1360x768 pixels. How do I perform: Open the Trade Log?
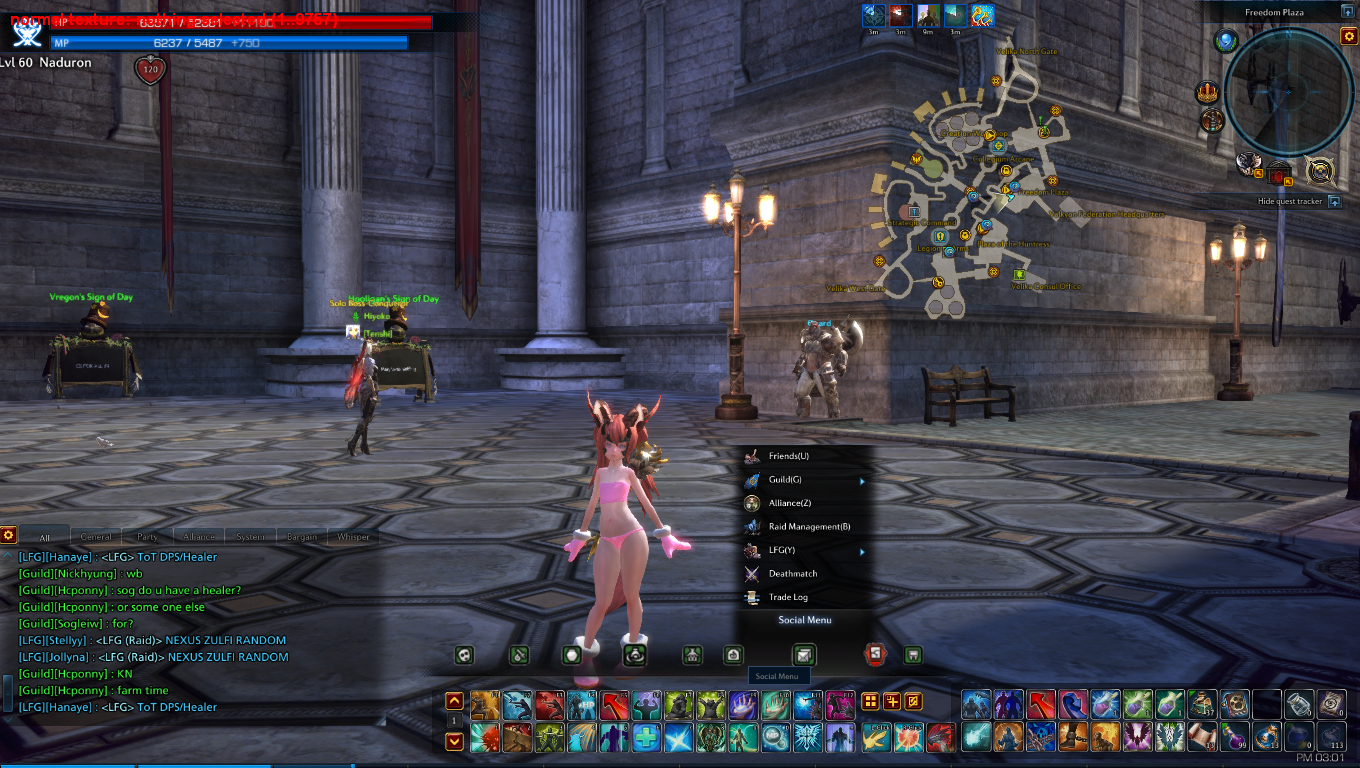click(788, 597)
